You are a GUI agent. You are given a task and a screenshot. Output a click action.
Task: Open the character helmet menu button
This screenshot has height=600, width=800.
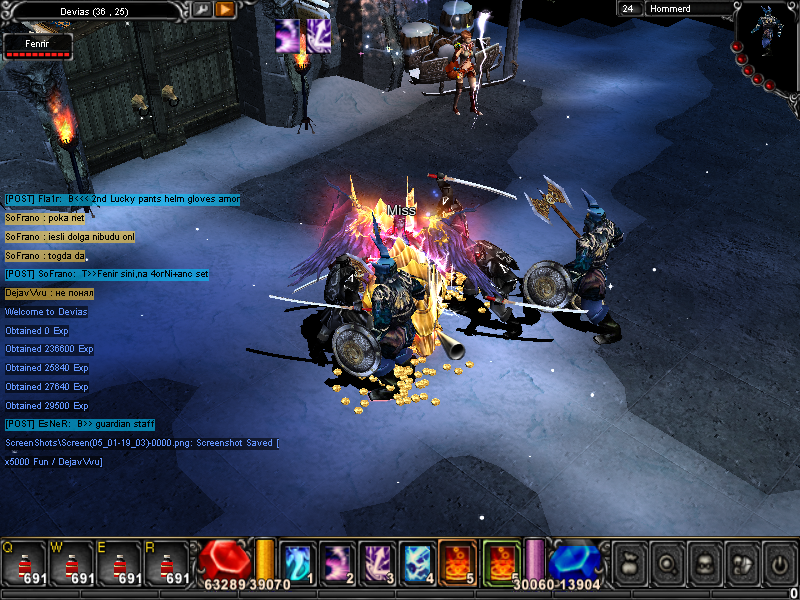click(704, 563)
